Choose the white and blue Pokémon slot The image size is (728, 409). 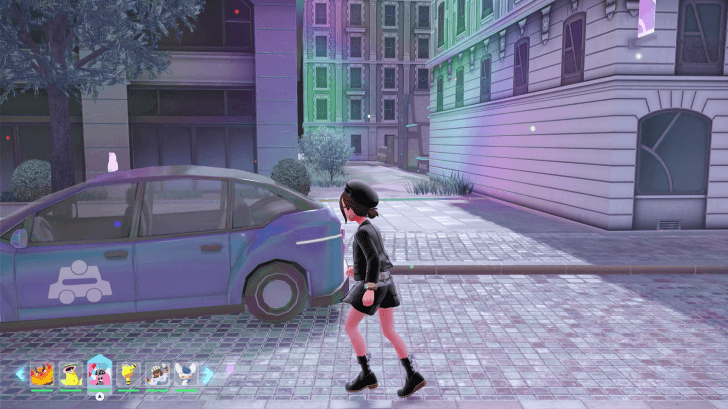[187, 374]
